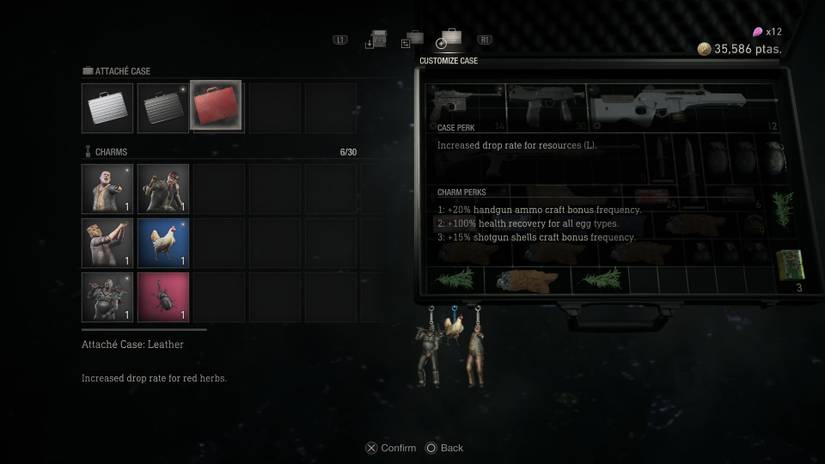Choose the masked villager charm with raised arms
The width and height of the screenshot is (825, 464).
click(x=108, y=243)
